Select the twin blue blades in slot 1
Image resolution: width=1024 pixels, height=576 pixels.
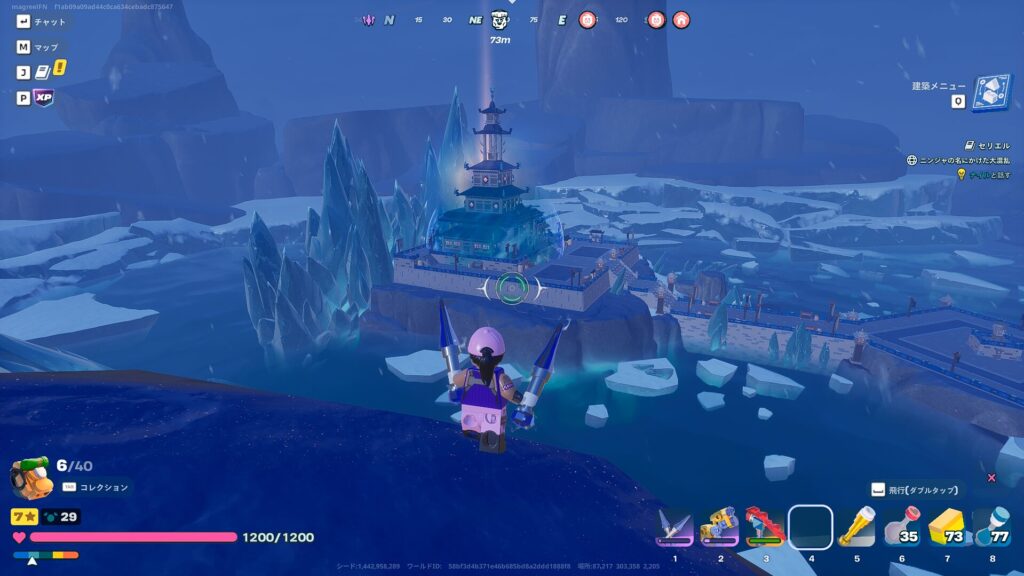pos(674,526)
